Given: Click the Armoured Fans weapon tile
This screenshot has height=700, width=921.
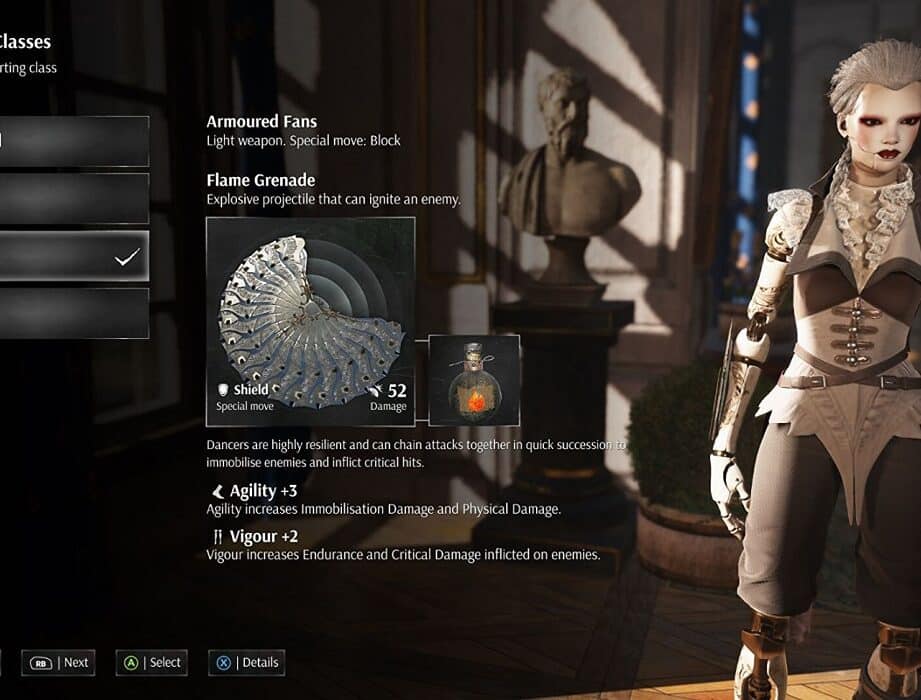Looking at the screenshot, I should click(x=310, y=321).
